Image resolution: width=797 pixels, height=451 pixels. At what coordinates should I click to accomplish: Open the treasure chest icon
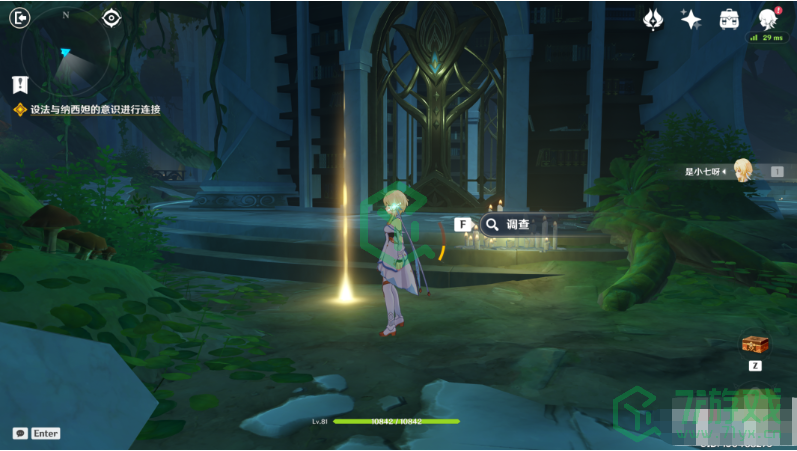(x=755, y=345)
